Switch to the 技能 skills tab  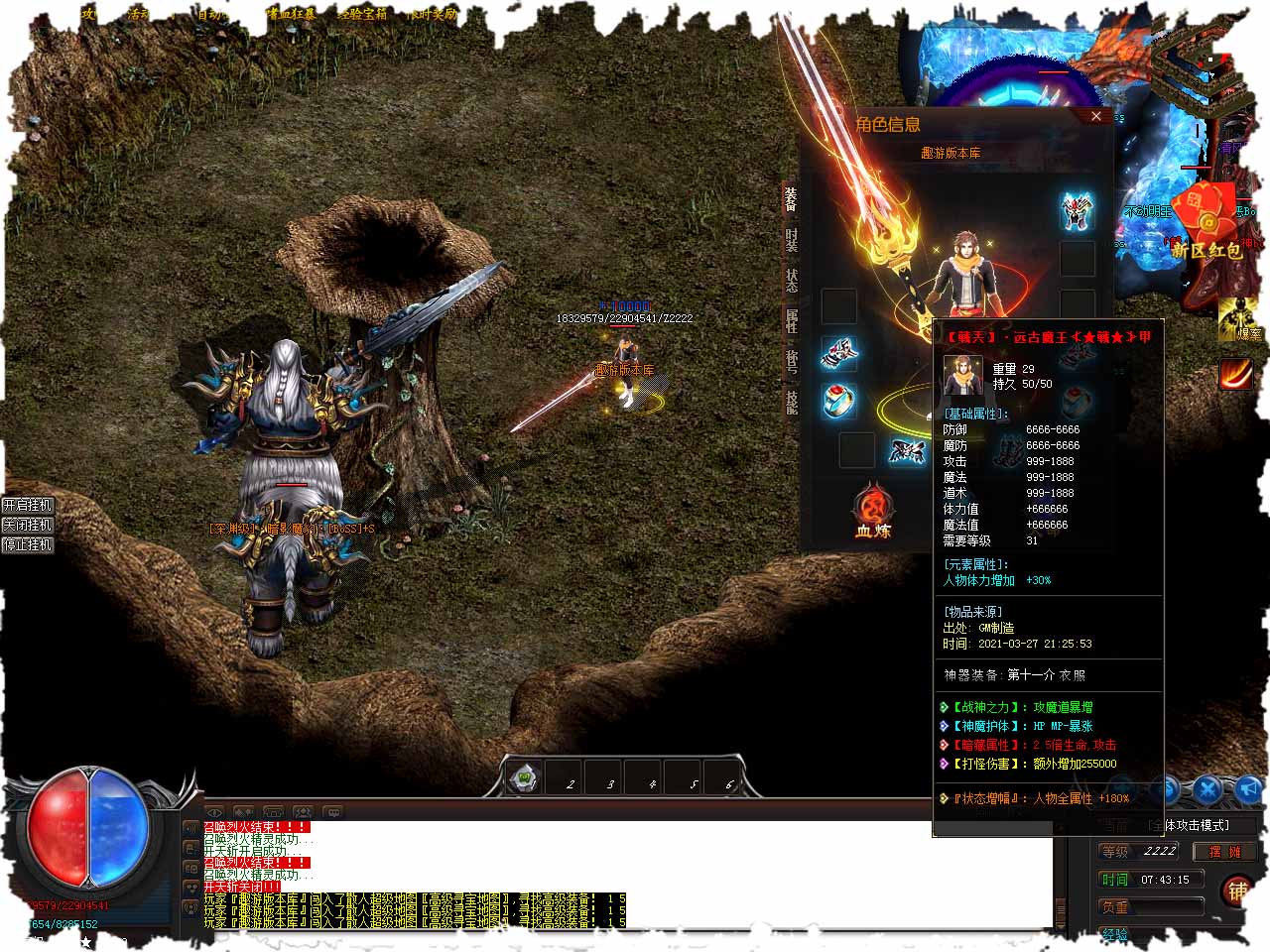pos(791,402)
